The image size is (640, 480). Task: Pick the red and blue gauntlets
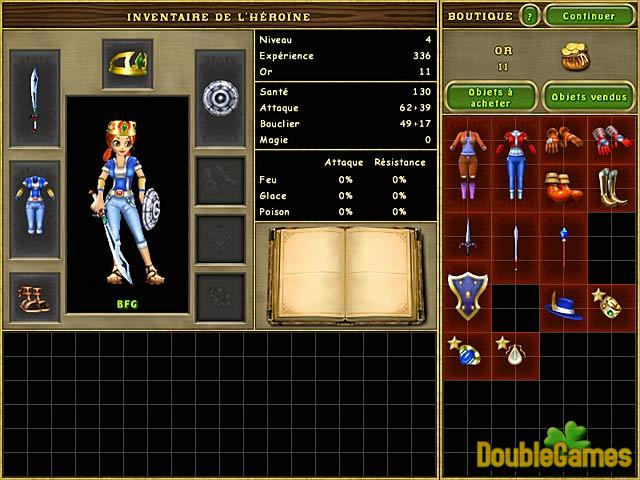pos(611,139)
